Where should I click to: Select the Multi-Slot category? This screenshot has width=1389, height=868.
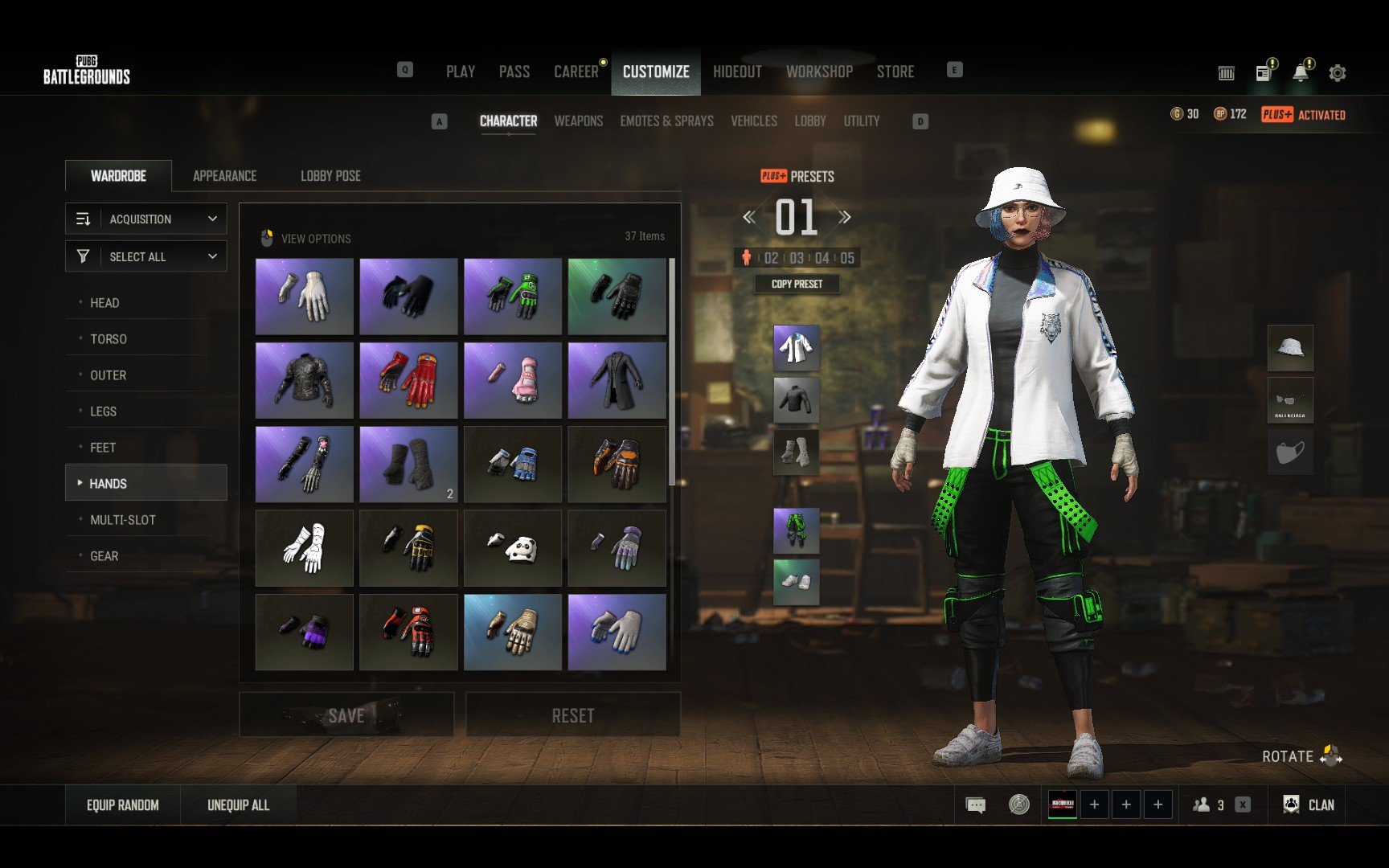point(122,520)
